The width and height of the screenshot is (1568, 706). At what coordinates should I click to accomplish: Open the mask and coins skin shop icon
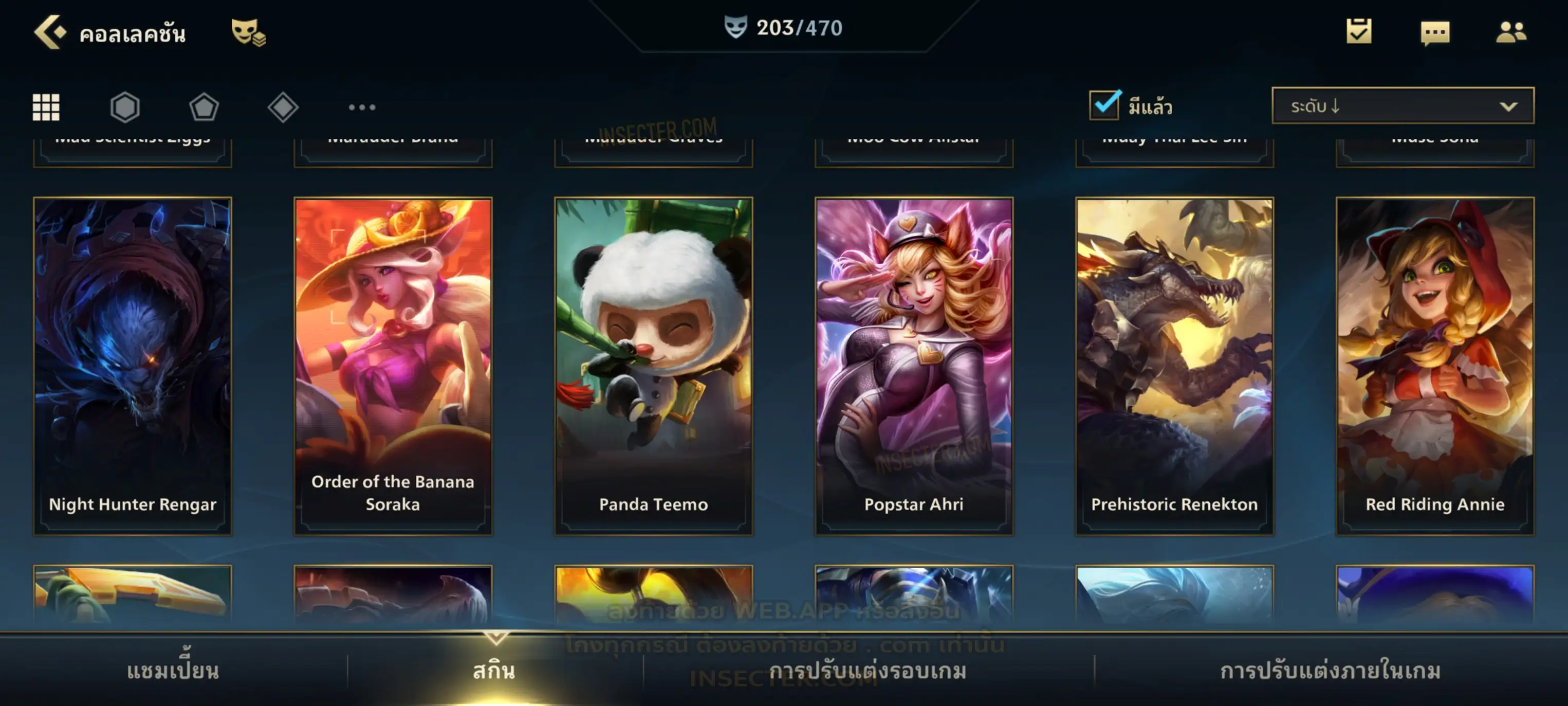pos(248,32)
